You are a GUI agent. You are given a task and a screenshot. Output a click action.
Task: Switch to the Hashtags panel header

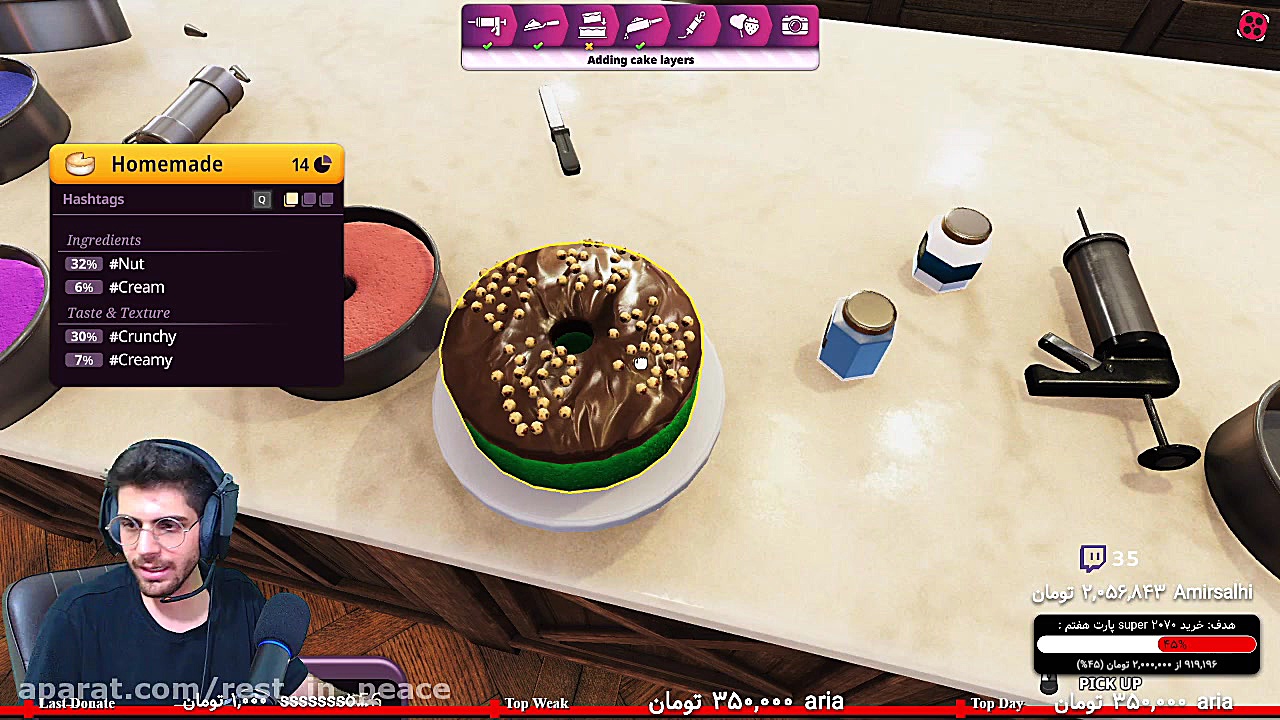(93, 199)
